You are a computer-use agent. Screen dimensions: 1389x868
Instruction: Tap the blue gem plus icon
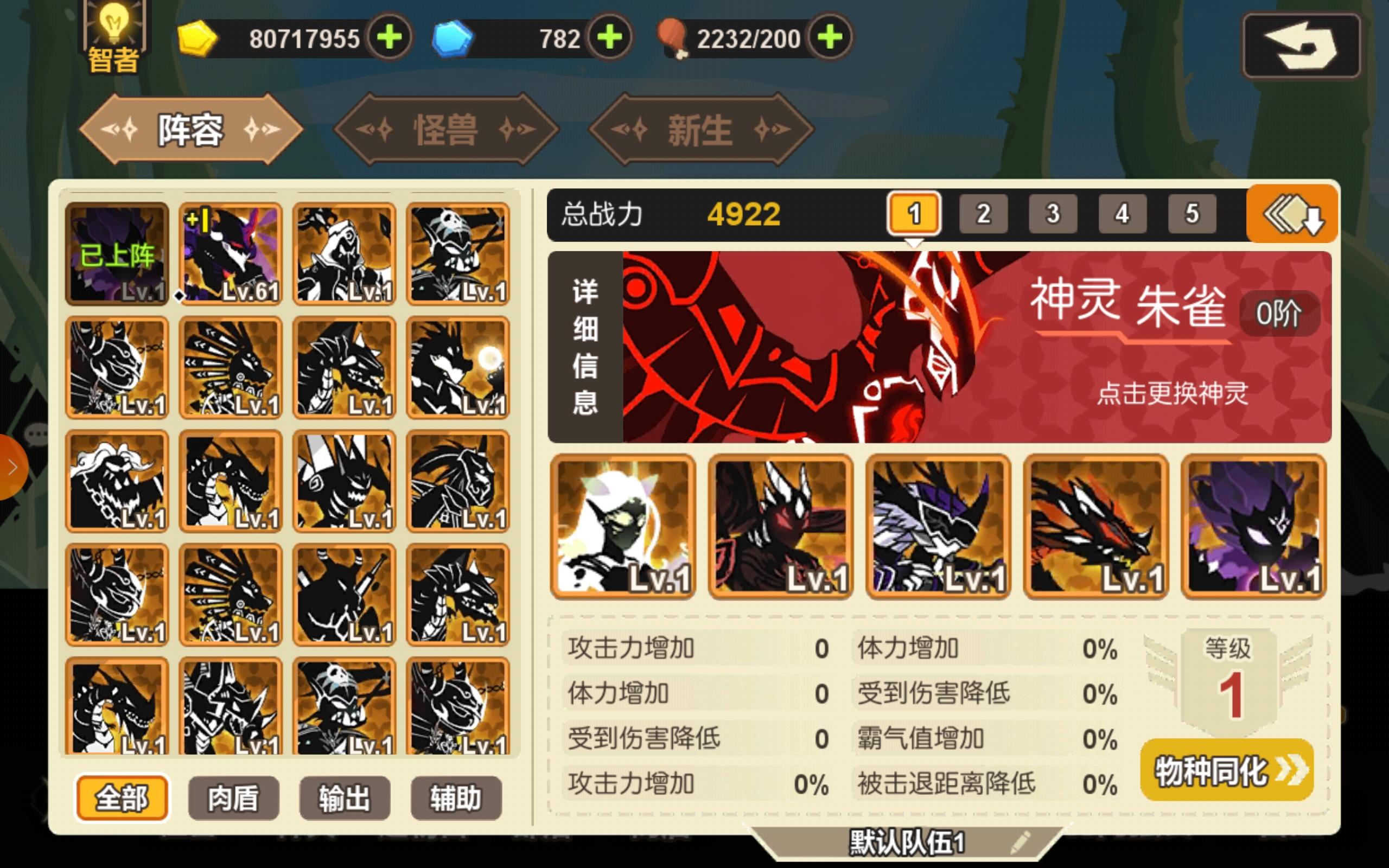point(611,38)
